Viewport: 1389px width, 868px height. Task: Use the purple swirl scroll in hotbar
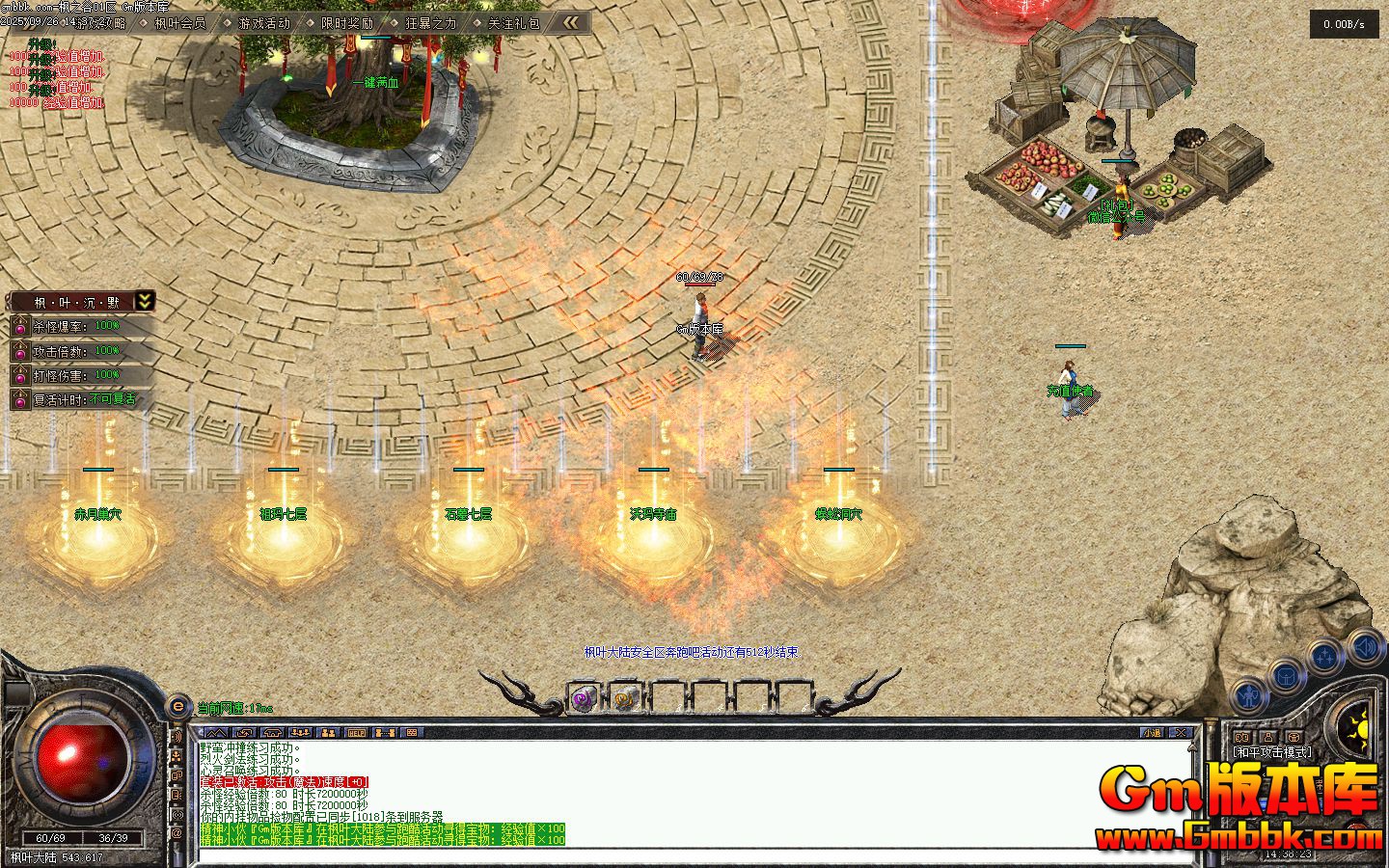point(583,698)
